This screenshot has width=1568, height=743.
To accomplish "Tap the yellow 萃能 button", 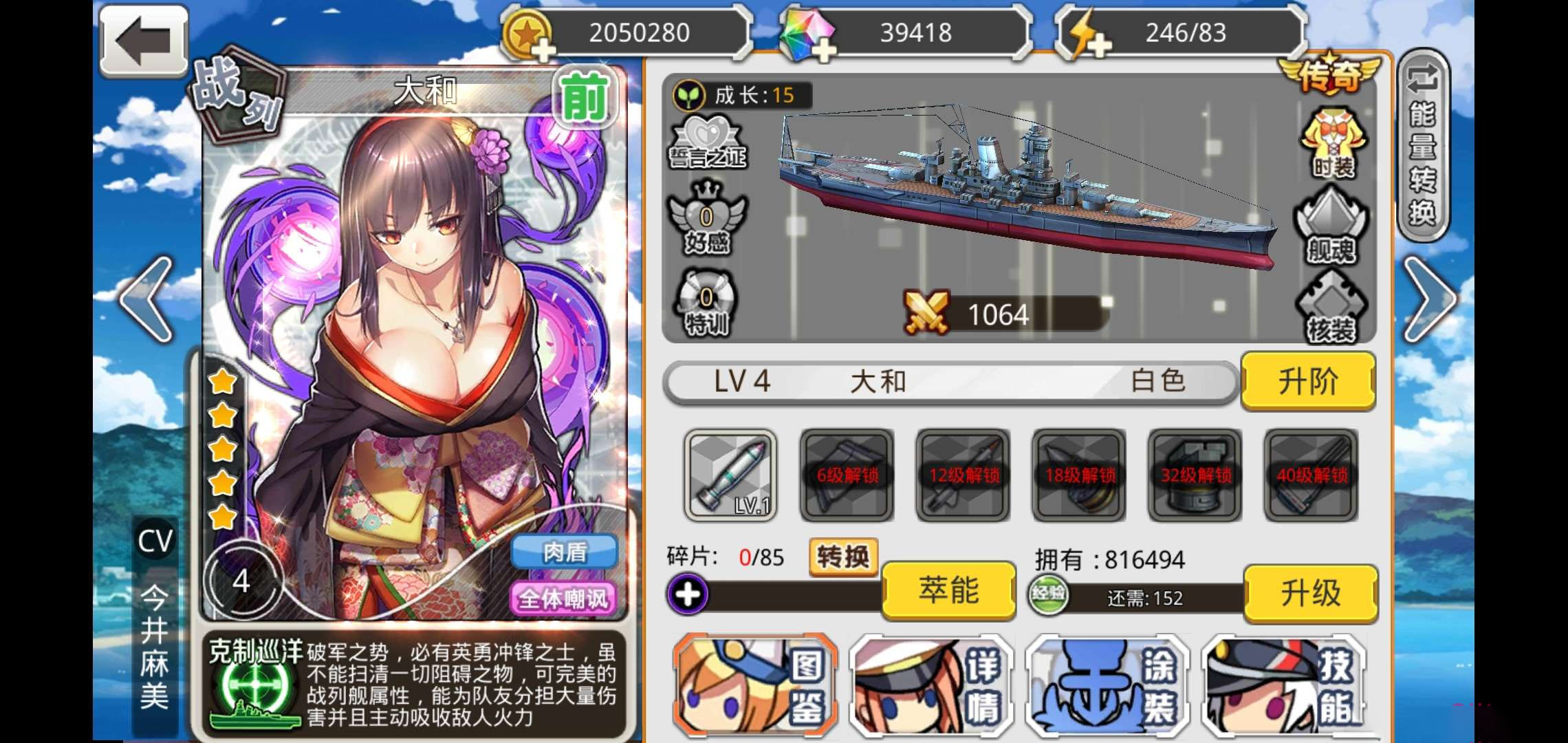I will click(948, 590).
